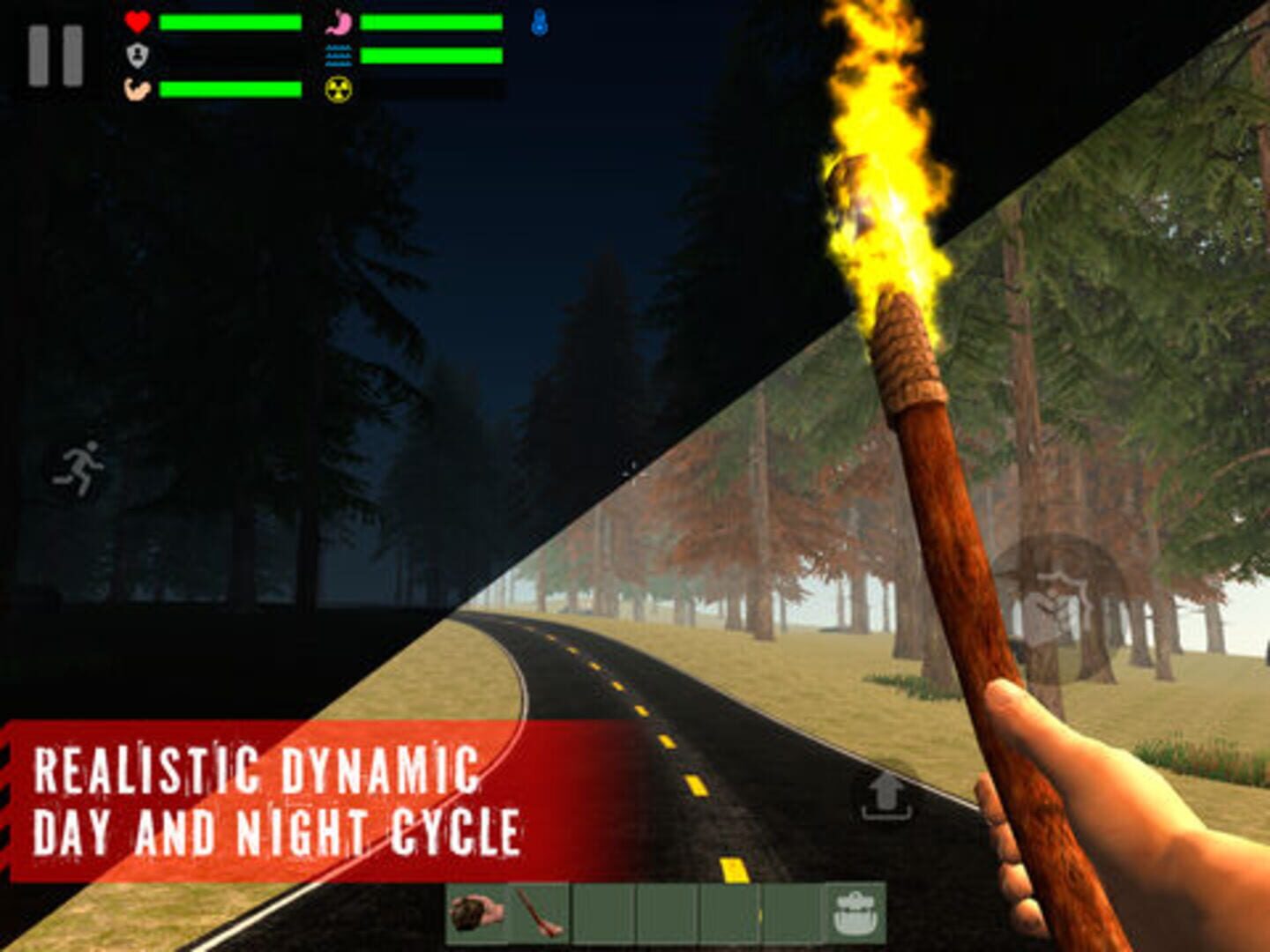Open the backpack inventory

point(853,914)
